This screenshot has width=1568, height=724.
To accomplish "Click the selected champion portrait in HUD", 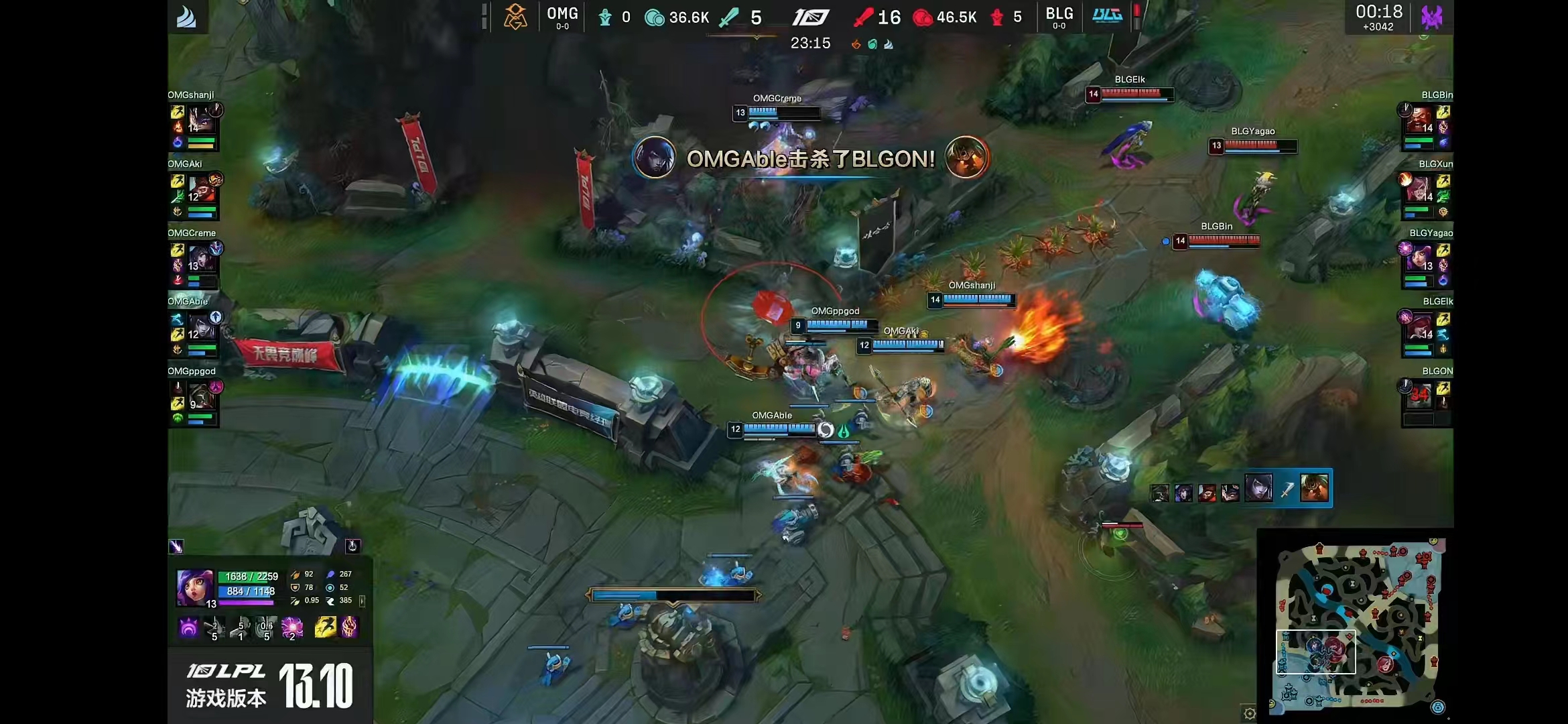I will tap(195, 587).
